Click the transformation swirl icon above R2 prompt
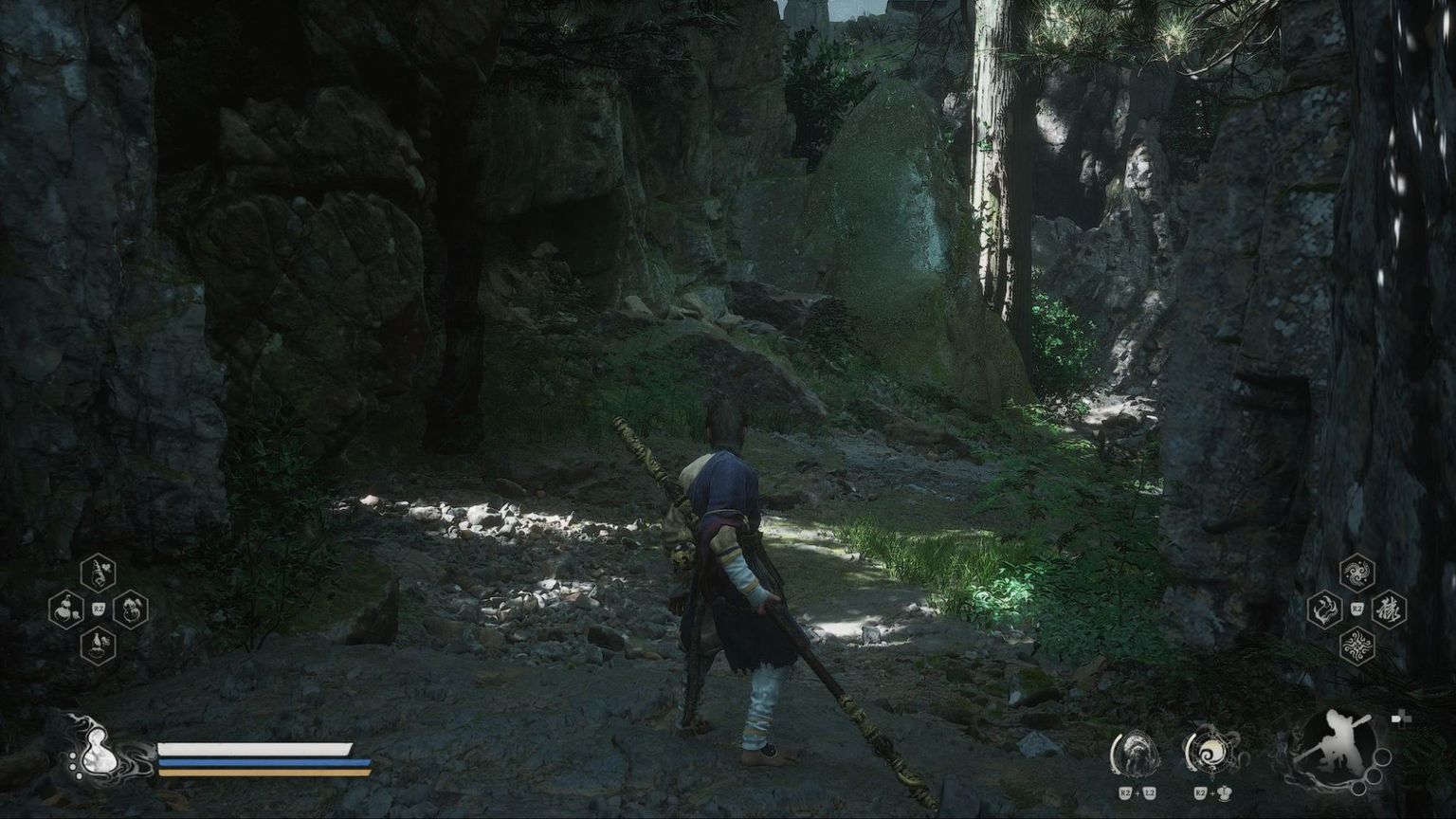 point(1214,752)
